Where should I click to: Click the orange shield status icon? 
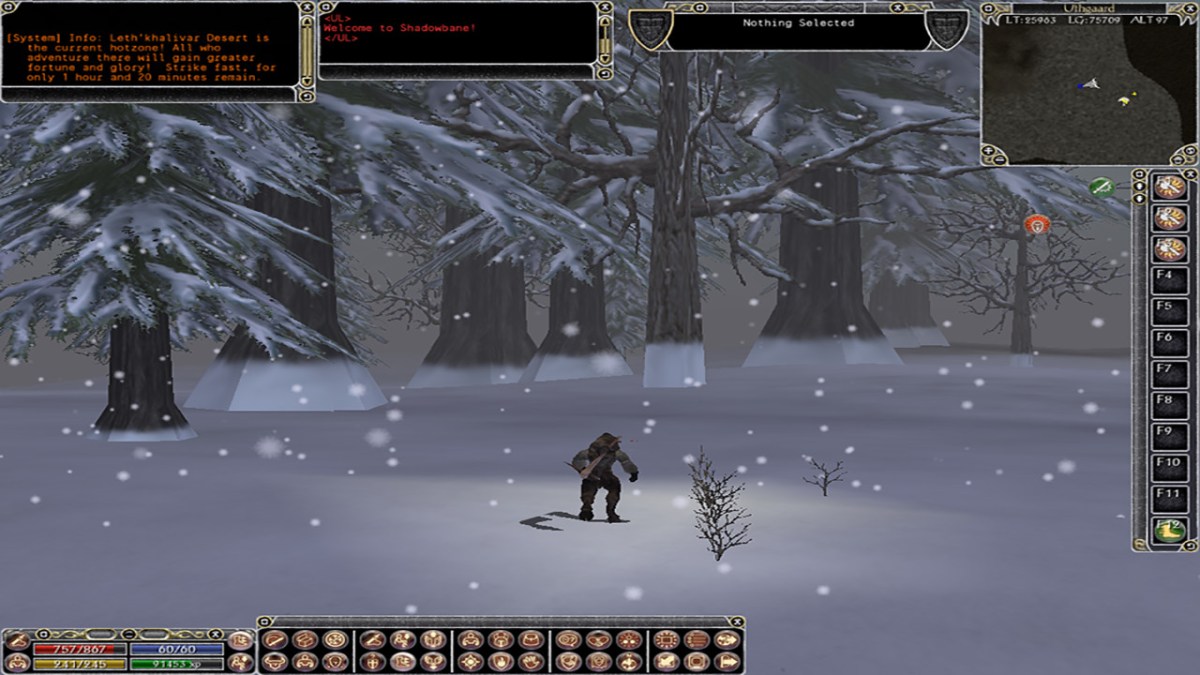pos(1037,225)
